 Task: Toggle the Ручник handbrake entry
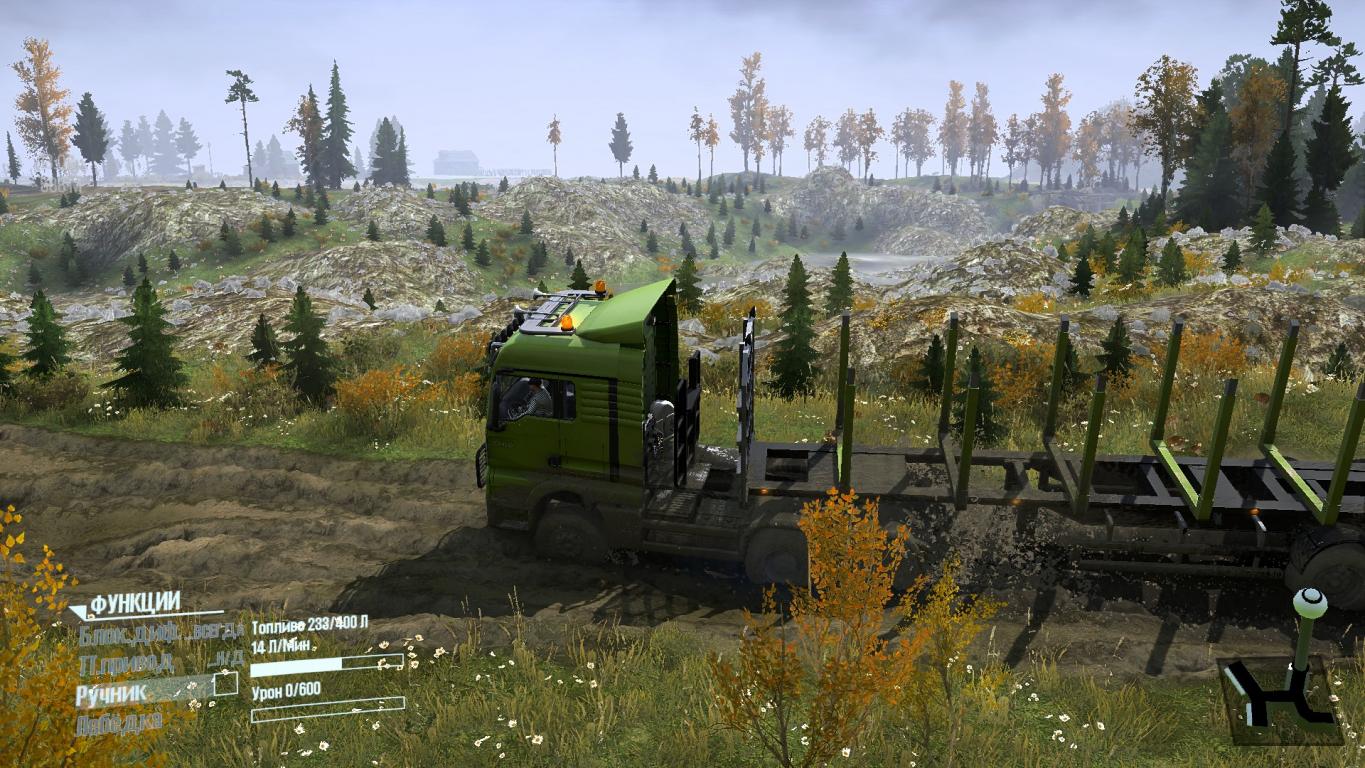point(112,691)
